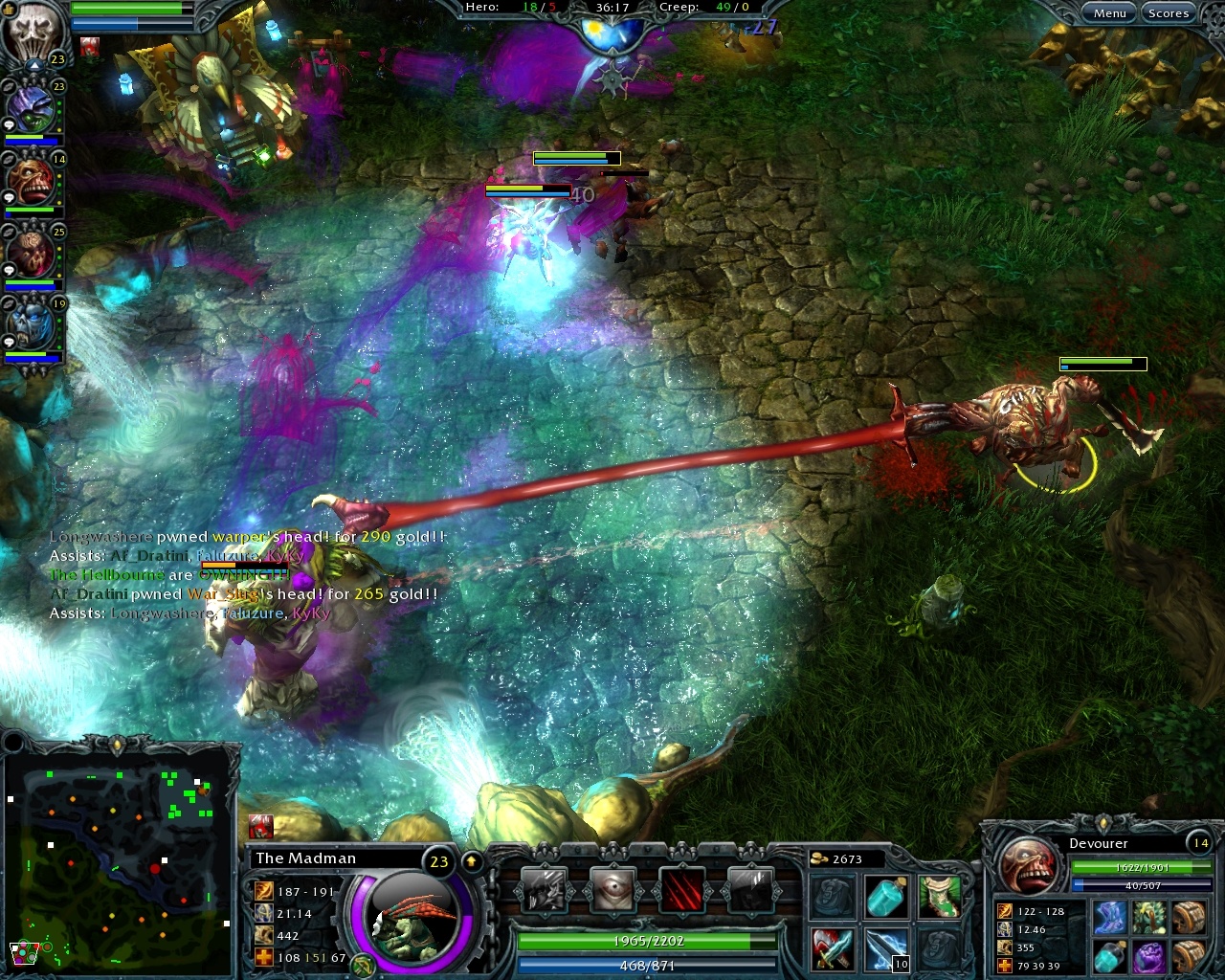This screenshot has width=1225, height=980.
Task: Click the gold coins counter icon
Action: [x=818, y=858]
